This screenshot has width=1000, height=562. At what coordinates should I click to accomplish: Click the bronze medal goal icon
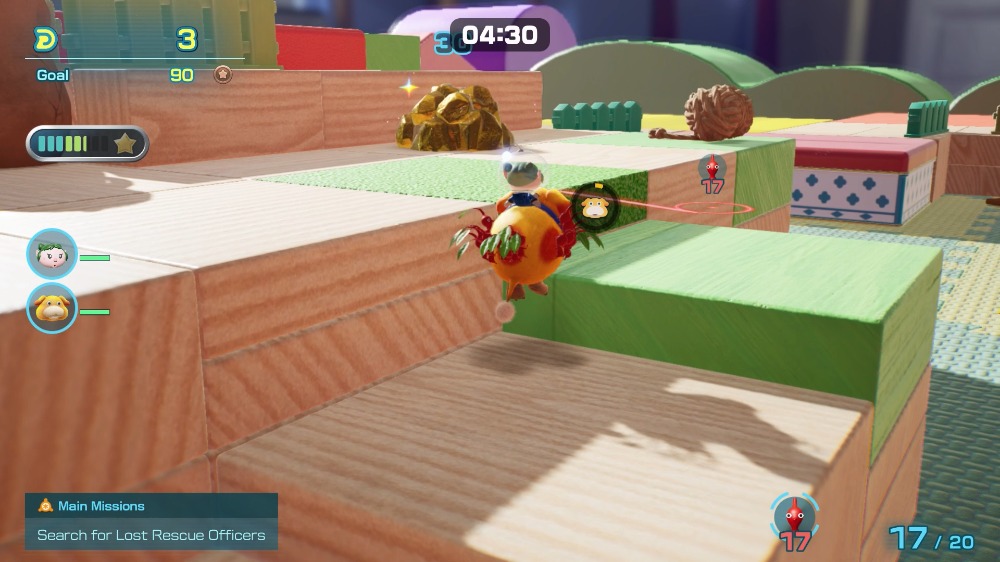pos(222,74)
